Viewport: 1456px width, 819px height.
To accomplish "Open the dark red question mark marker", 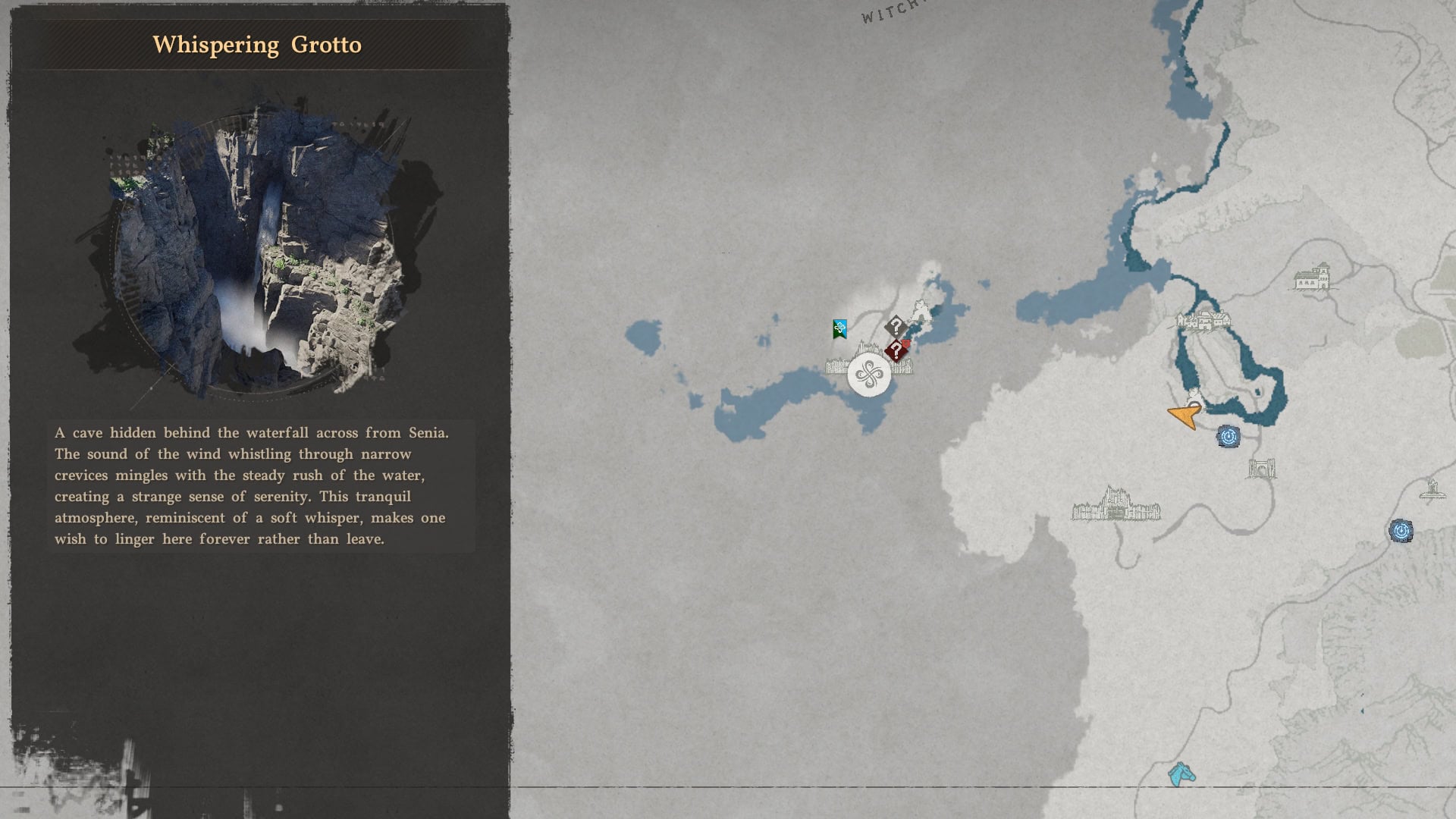I will [x=896, y=351].
